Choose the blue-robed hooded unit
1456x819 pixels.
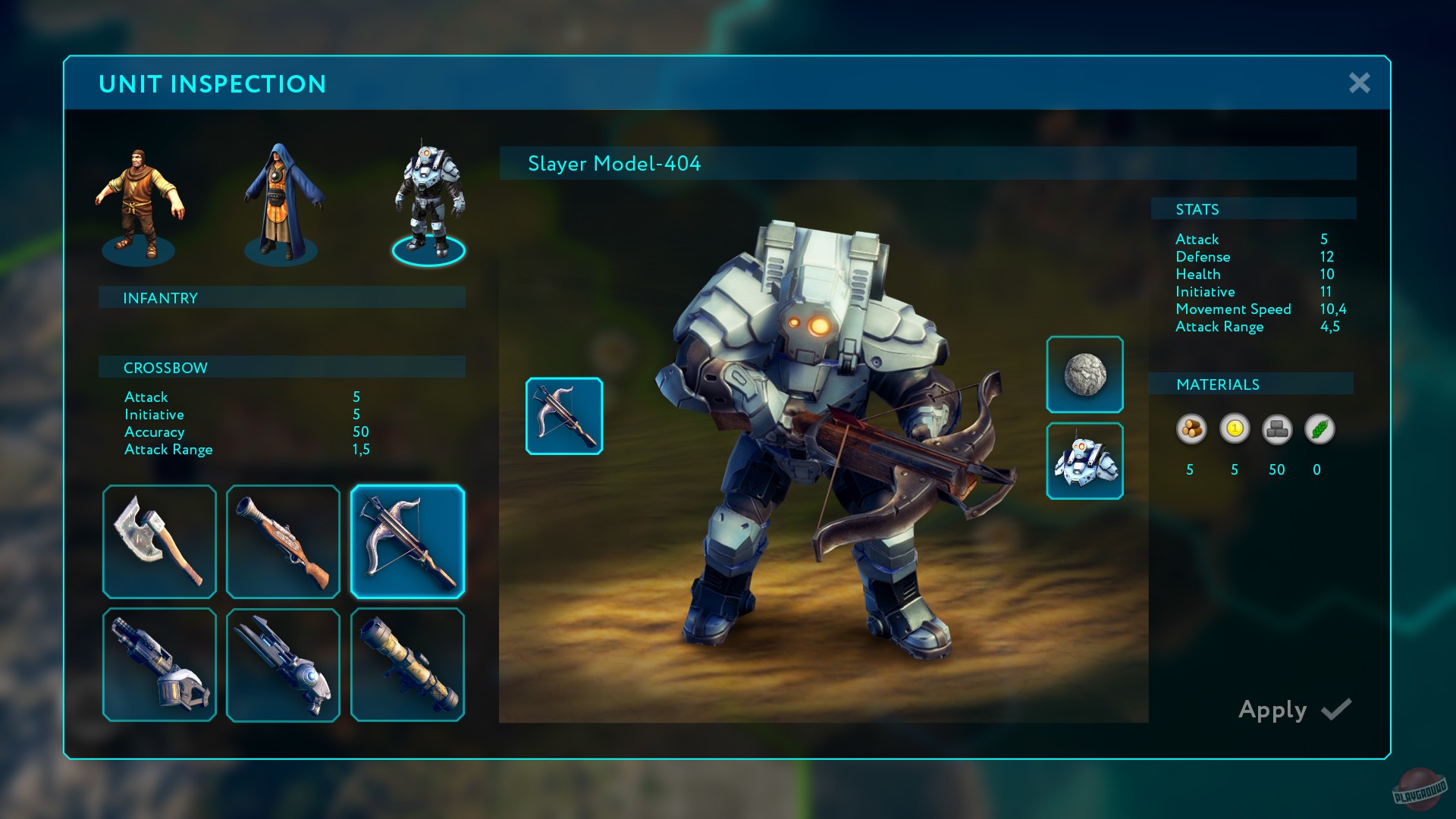click(x=282, y=203)
